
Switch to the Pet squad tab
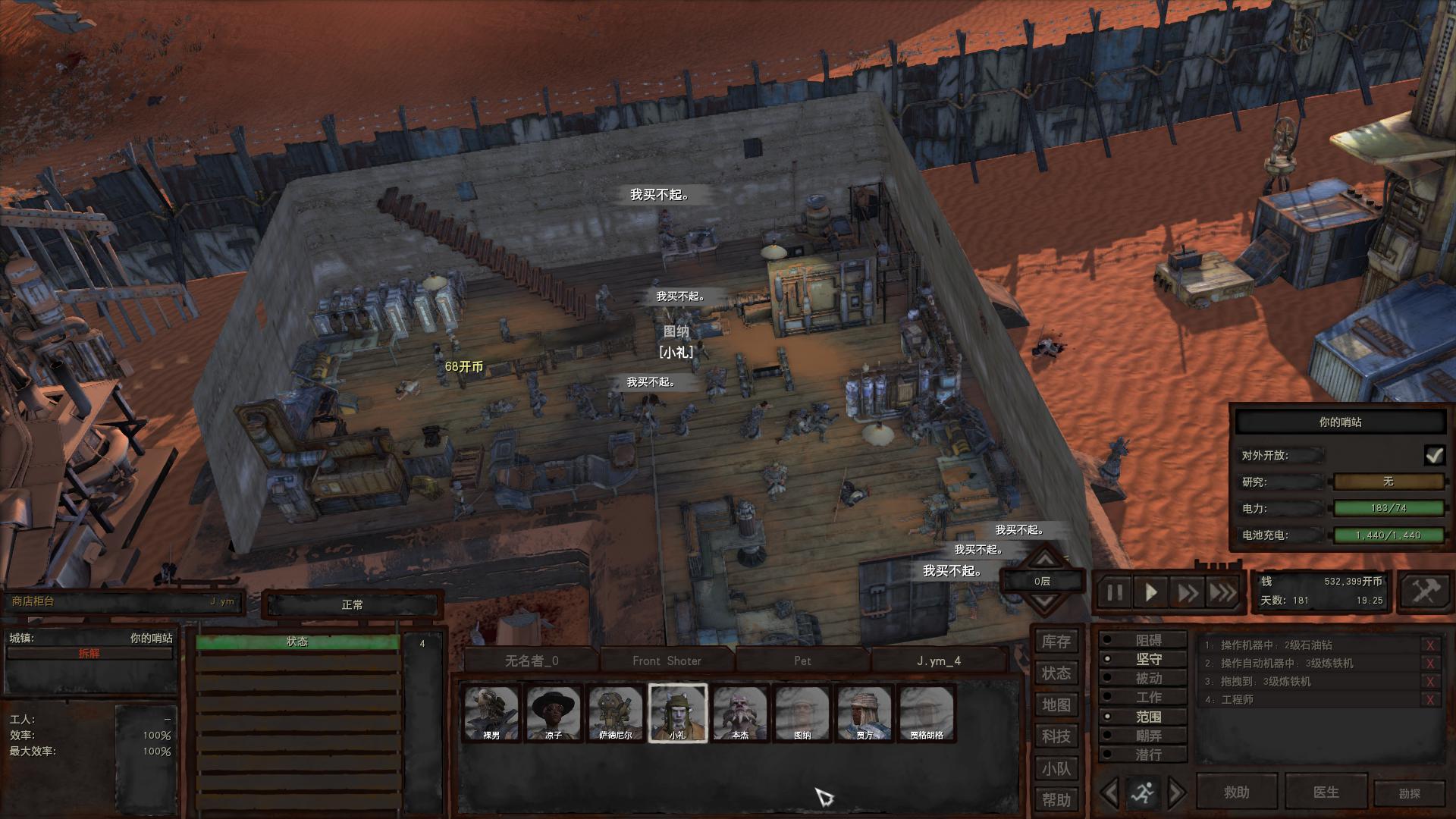[802, 661]
